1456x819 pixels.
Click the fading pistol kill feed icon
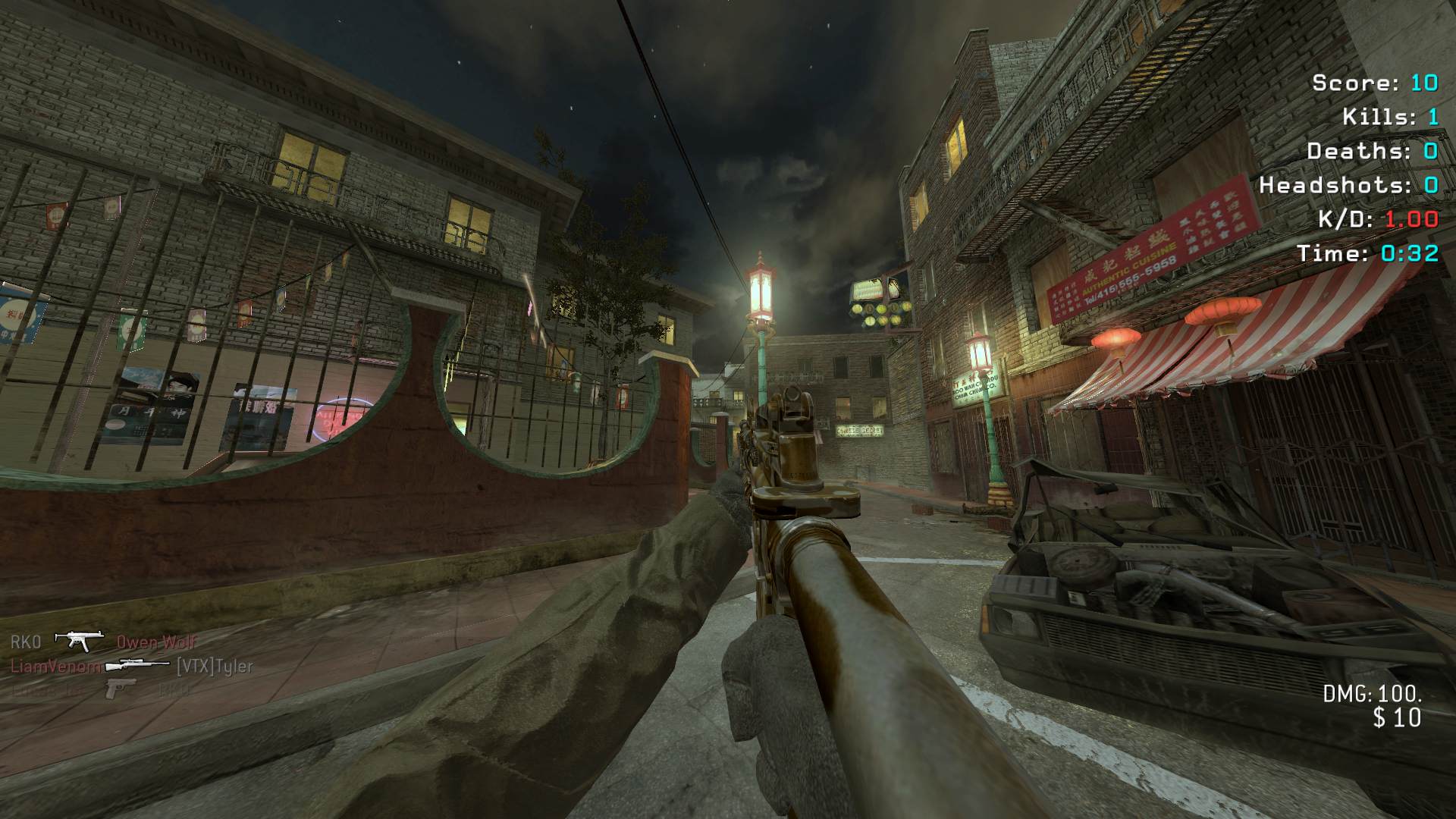[x=121, y=689]
